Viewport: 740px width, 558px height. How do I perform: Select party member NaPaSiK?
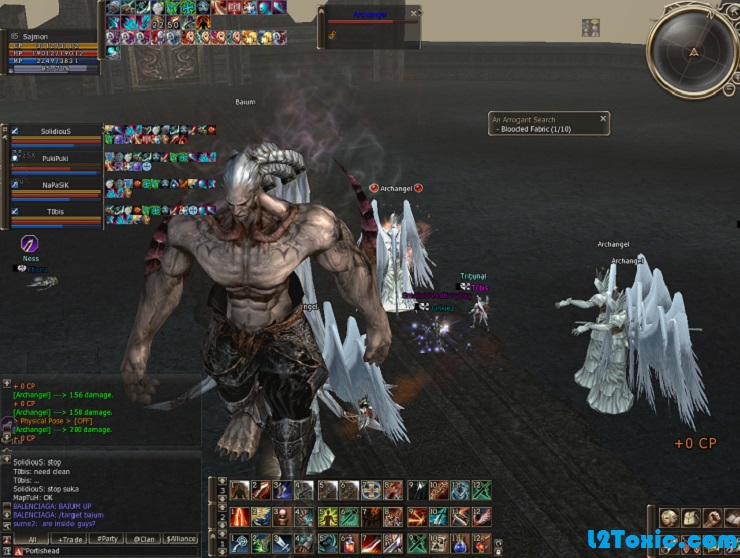click(x=55, y=185)
